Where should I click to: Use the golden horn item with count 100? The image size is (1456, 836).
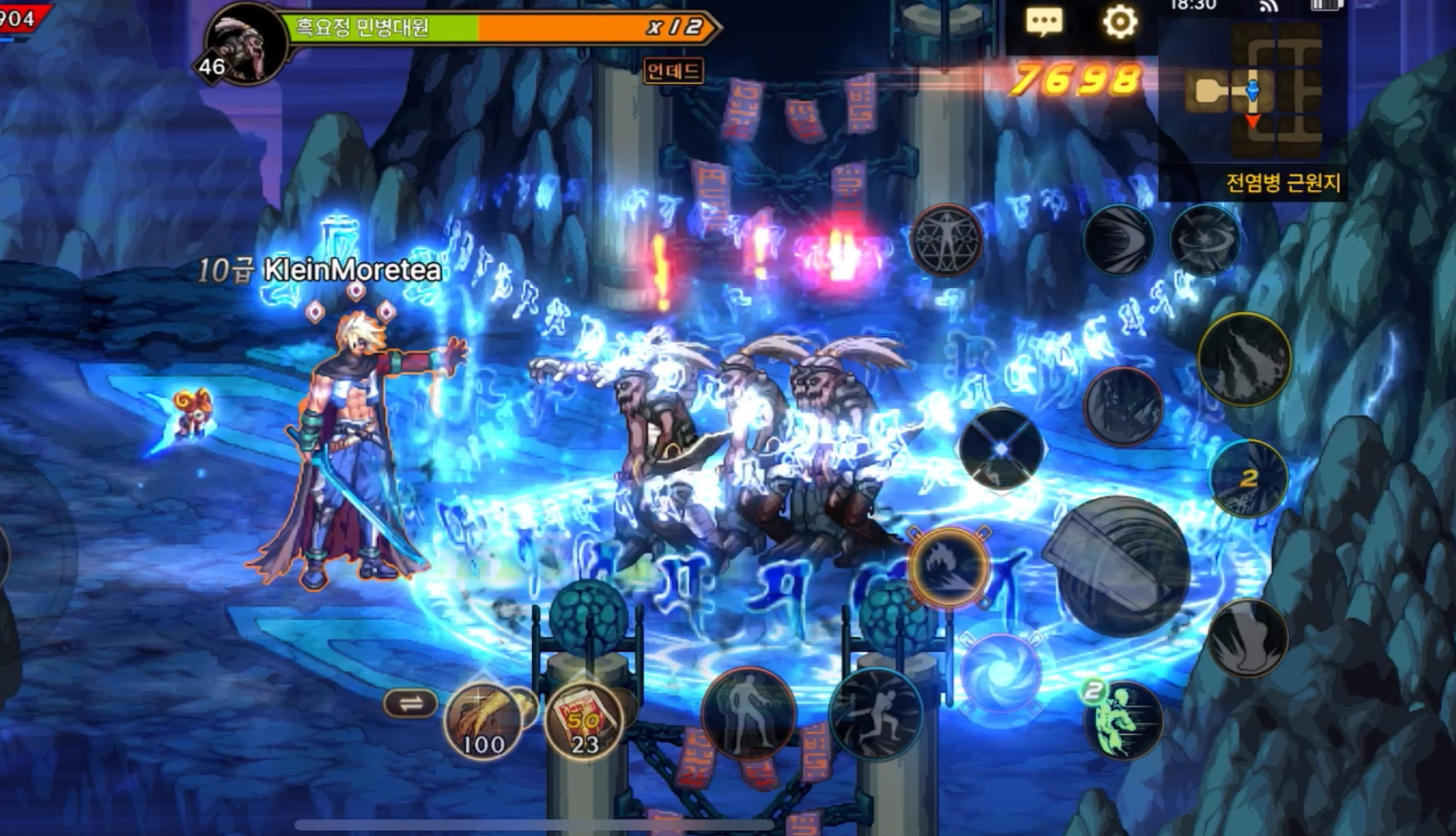click(x=483, y=721)
